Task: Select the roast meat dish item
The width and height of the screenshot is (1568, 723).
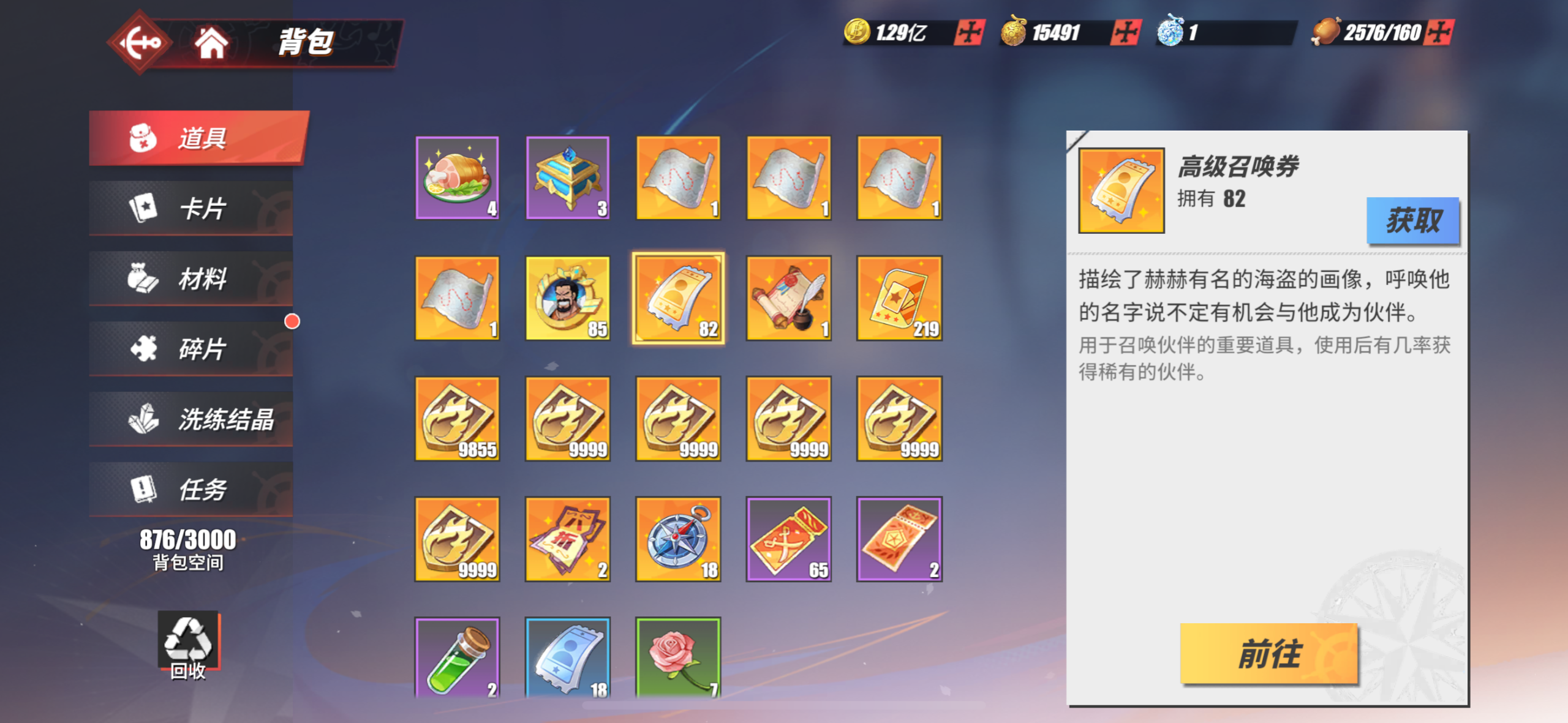Action: (457, 178)
